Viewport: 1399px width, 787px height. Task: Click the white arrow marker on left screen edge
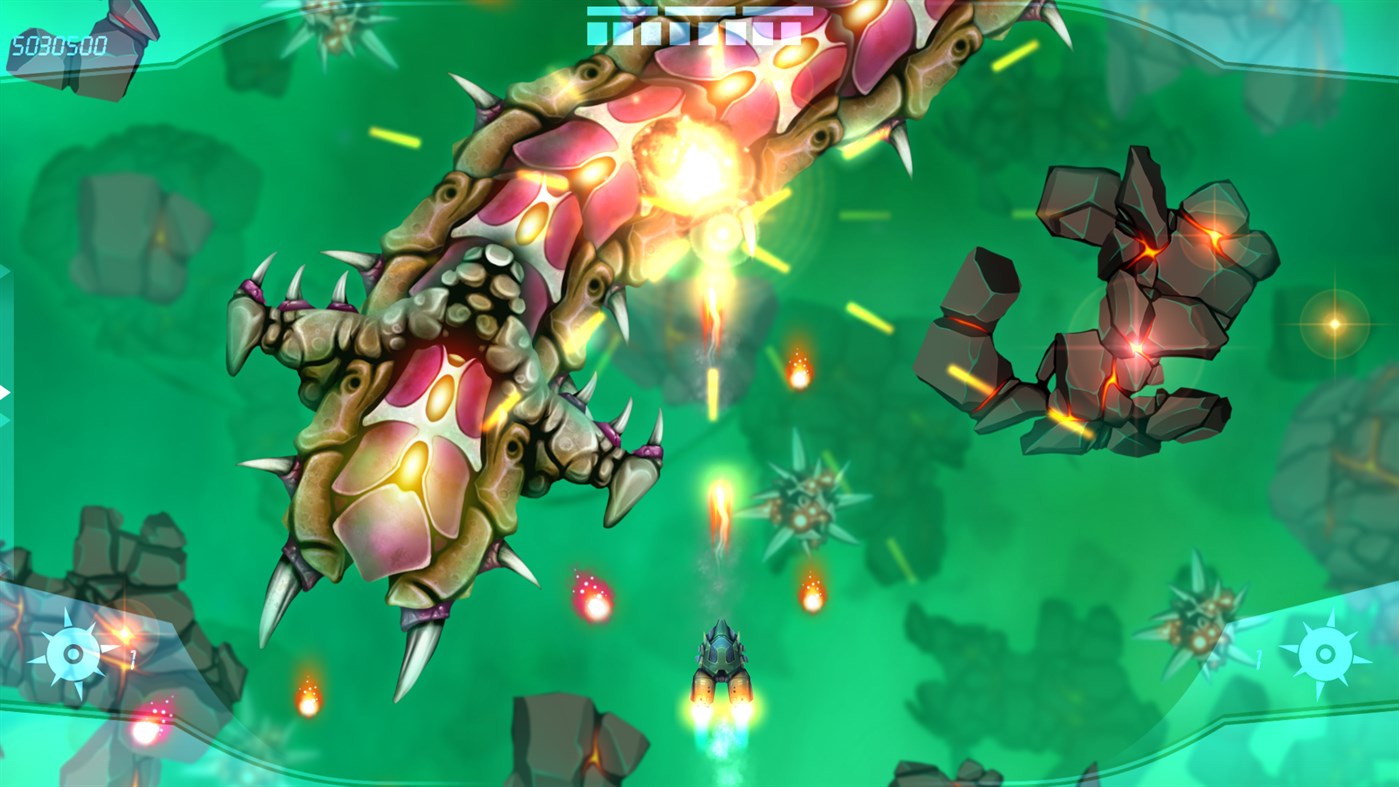point(5,392)
